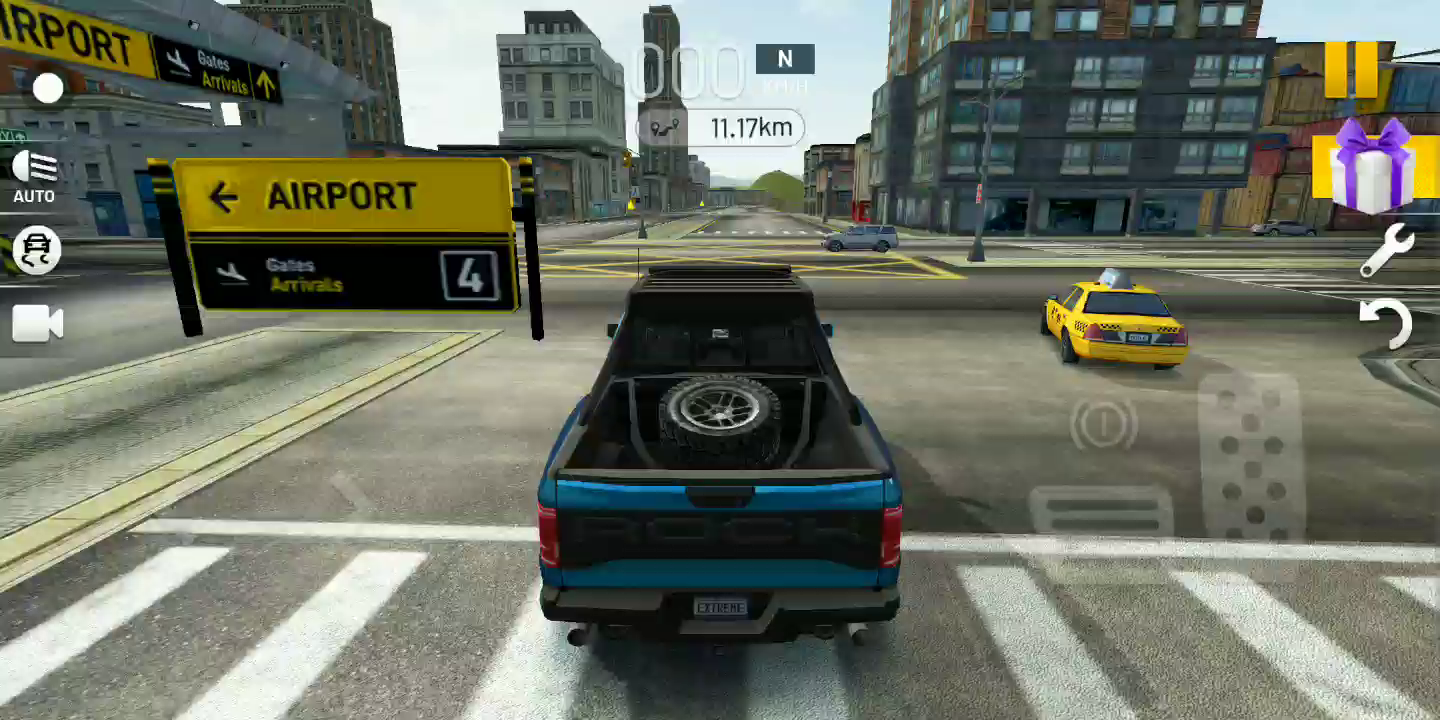Image resolution: width=1440 pixels, height=720 pixels.
Task: Pause the game with the yellow pause button
Action: pyautogui.click(x=1351, y=69)
